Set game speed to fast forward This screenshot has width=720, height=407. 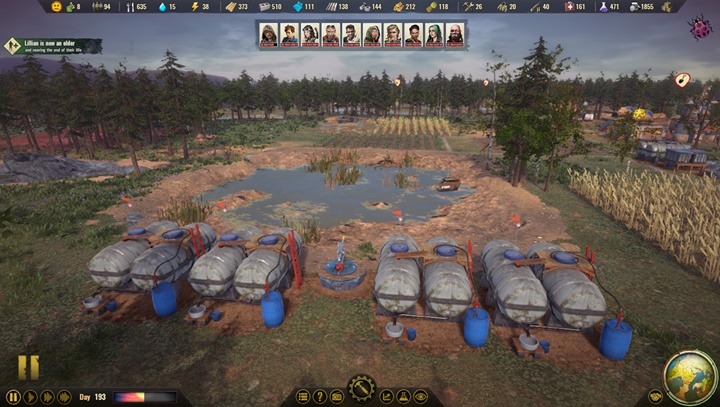point(48,397)
